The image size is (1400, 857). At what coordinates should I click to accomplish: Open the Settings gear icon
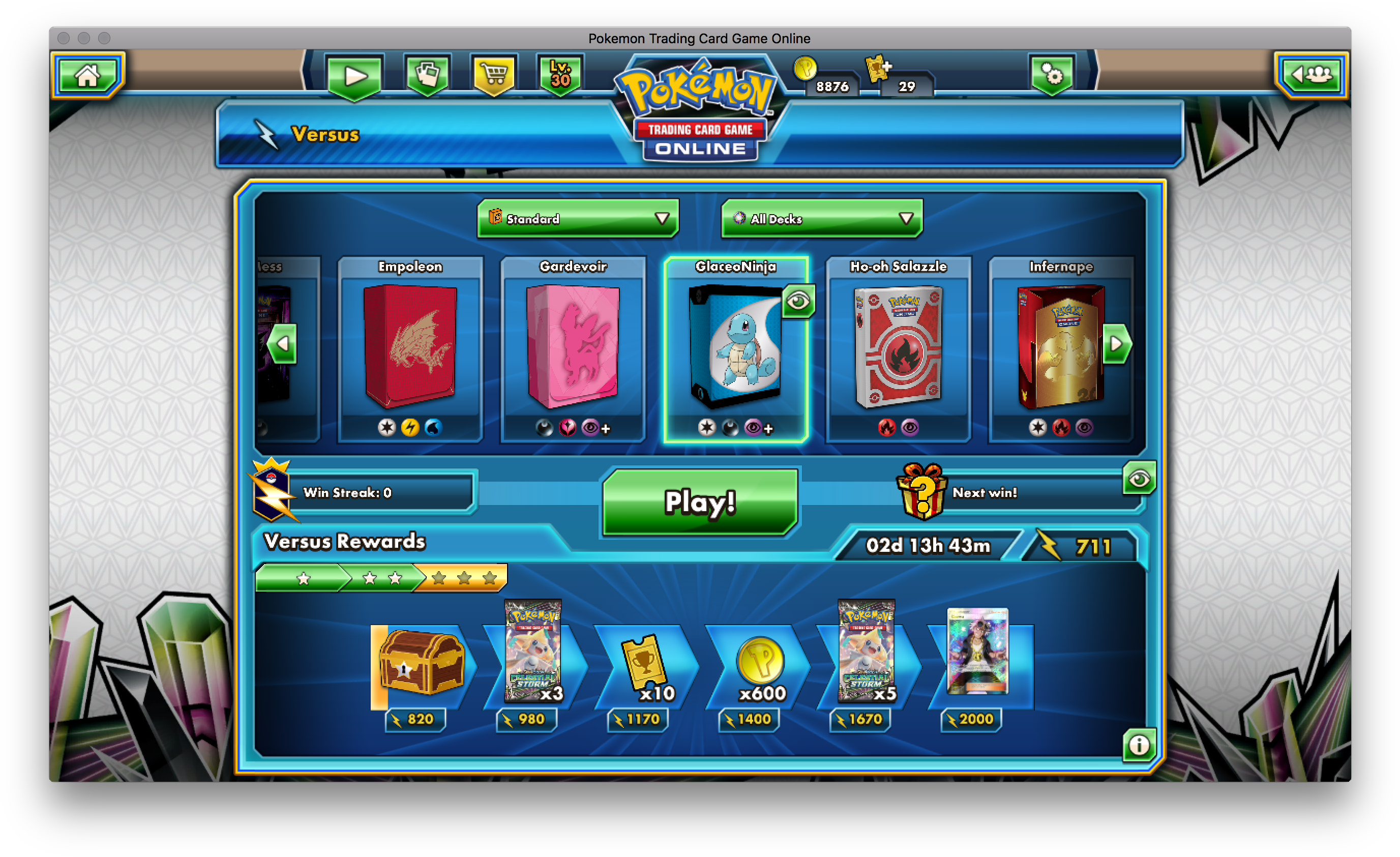[1053, 74]
